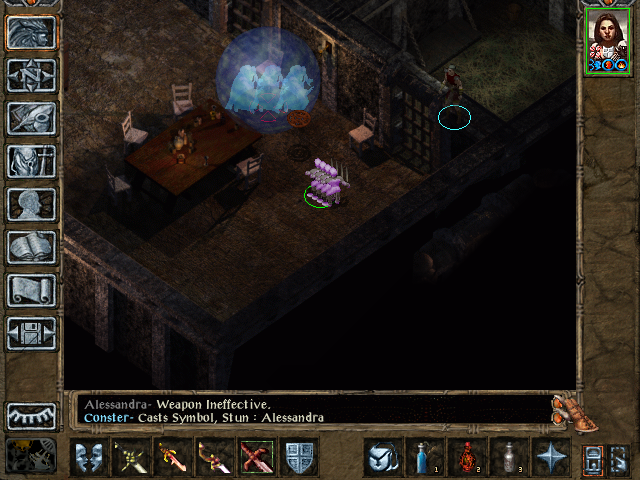
Task: Show the character record sheet
Action: pos(31,204)
